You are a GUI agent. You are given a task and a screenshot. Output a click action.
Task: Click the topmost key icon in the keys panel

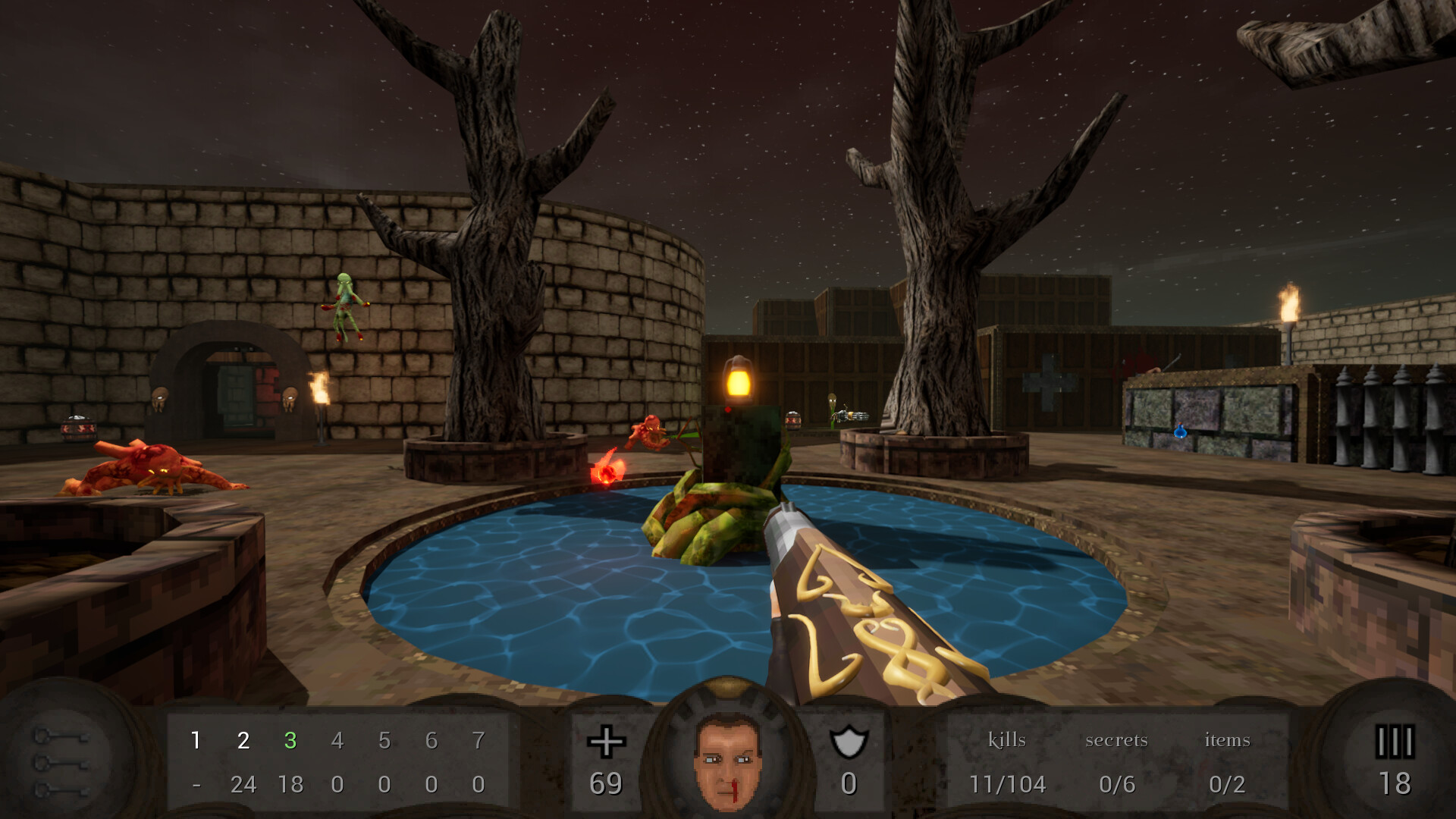click(61, 736)
